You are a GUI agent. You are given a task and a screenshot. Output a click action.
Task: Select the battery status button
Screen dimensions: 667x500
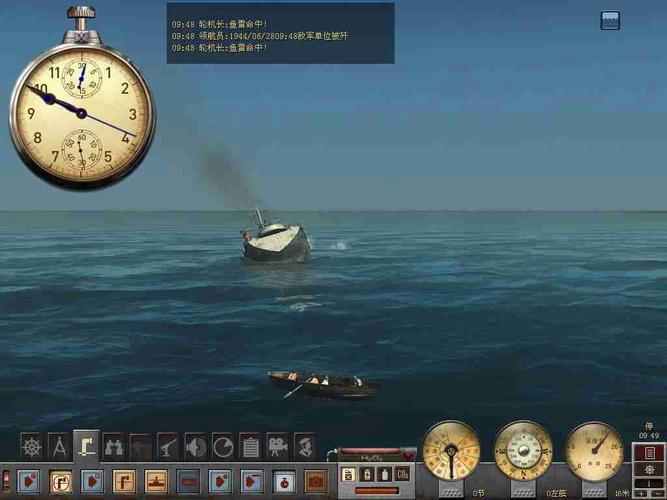(366, 474)
